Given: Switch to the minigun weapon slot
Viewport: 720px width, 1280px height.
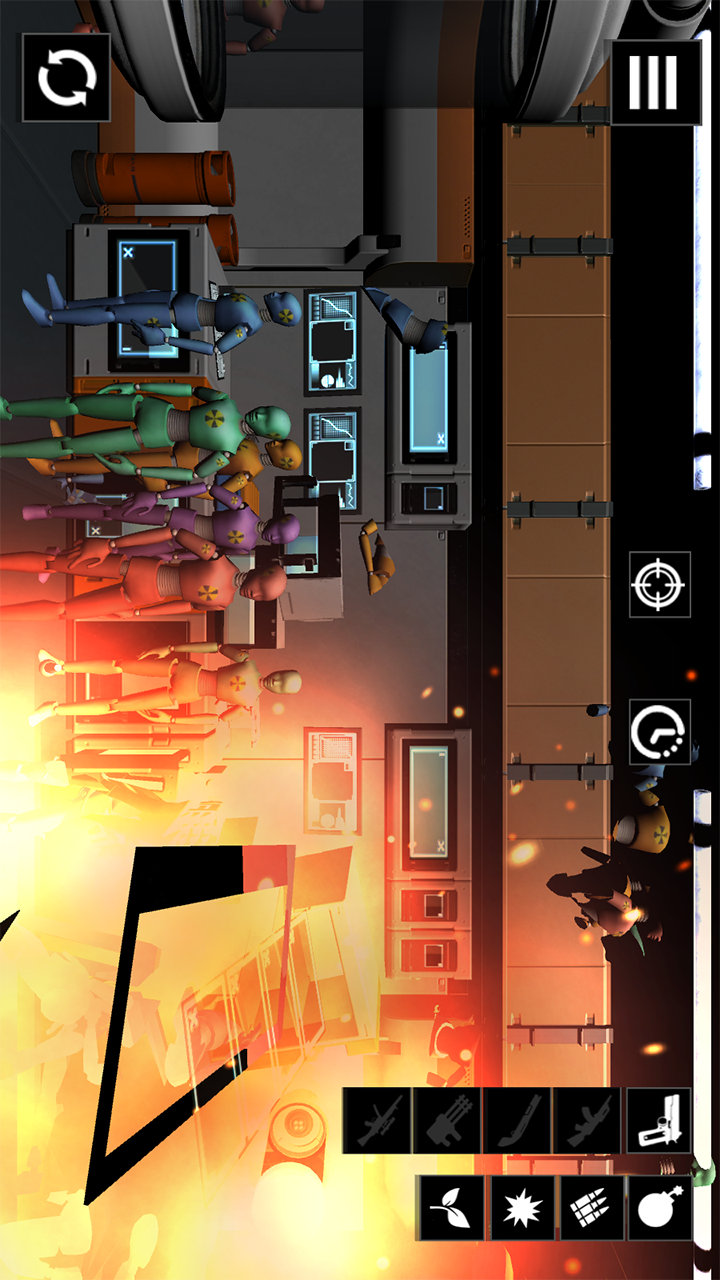Looking at the screenshot, I should (447, 1121).
